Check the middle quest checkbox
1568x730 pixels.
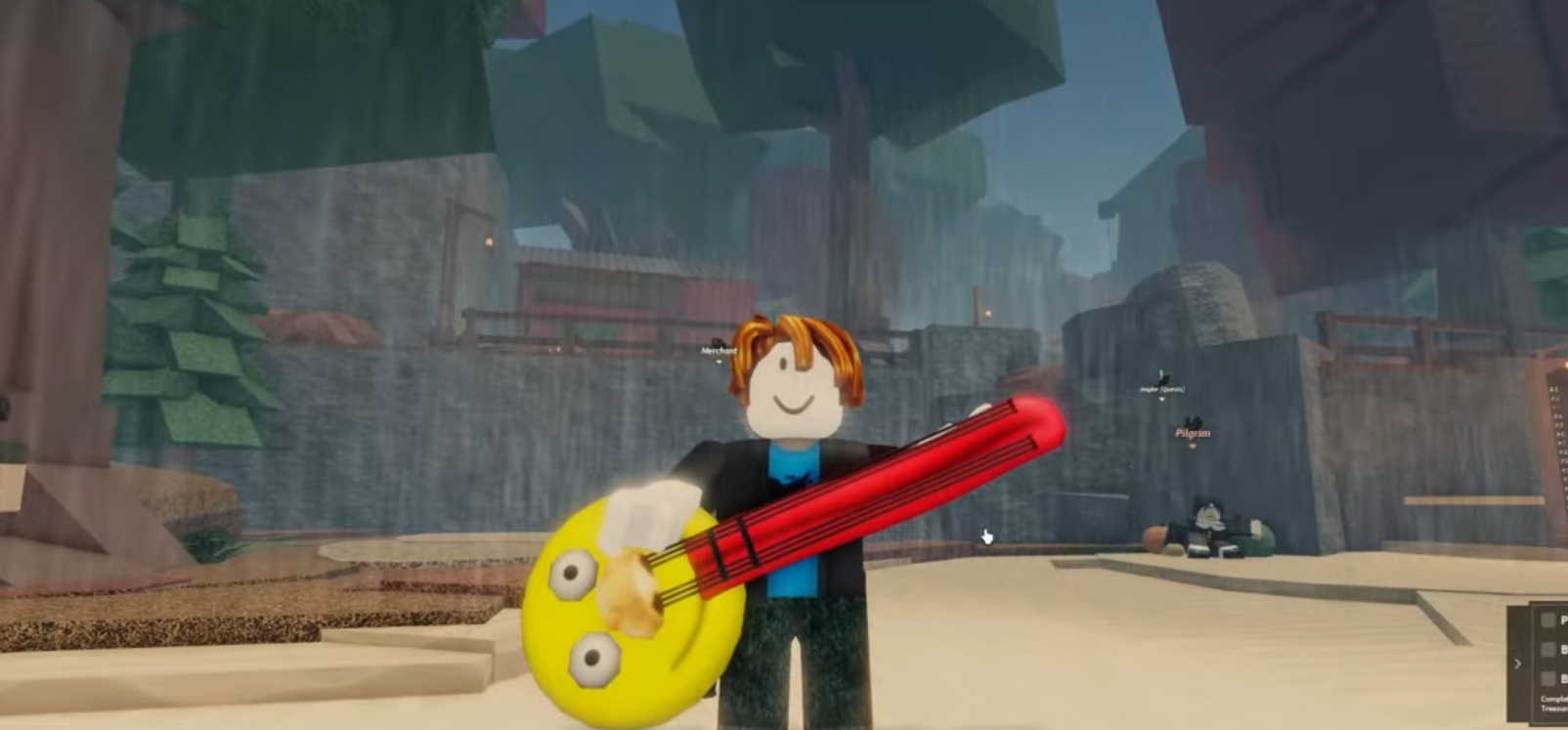click(1547, 650)
